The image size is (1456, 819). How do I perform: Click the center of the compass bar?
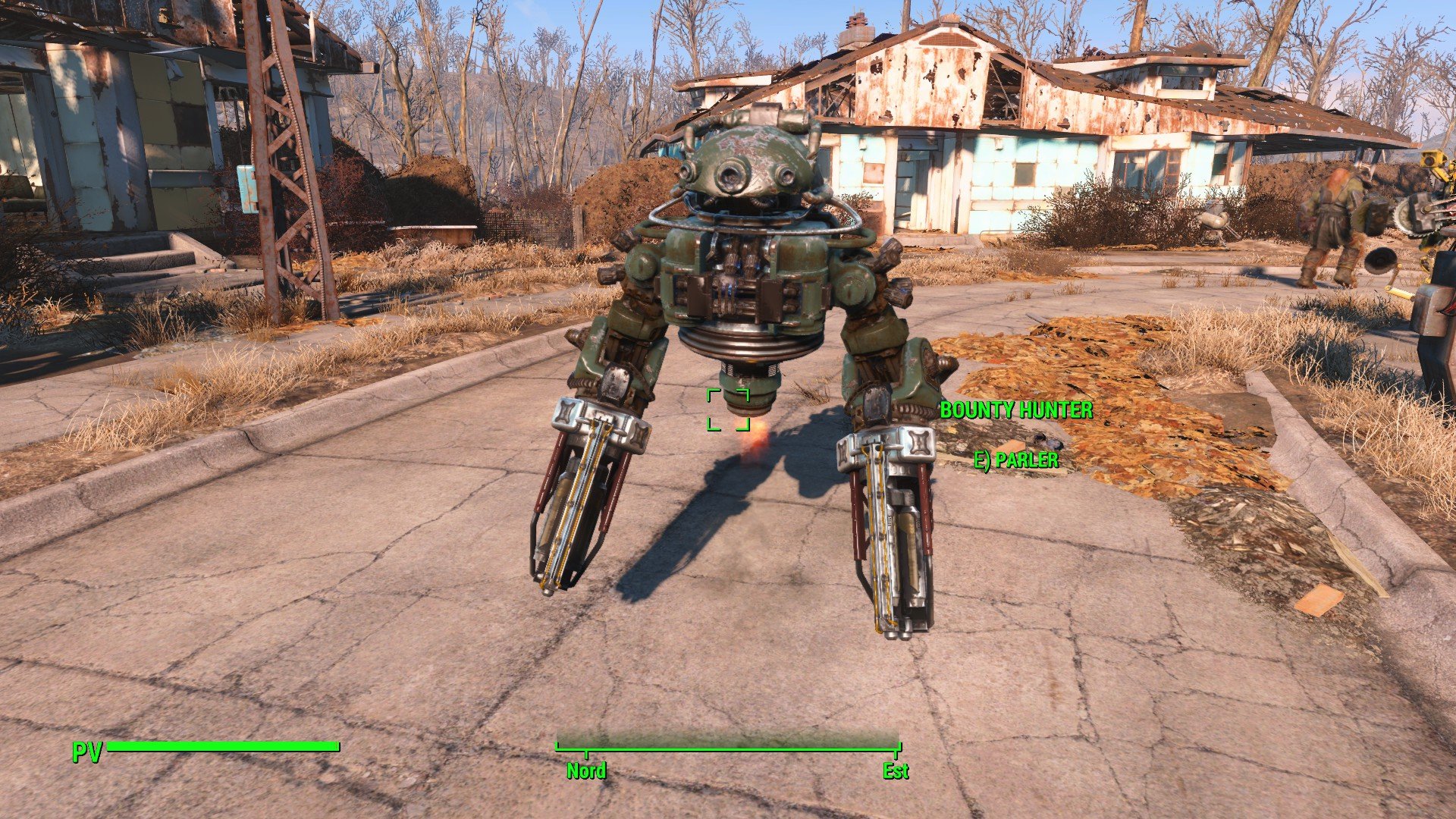(730, 747)
